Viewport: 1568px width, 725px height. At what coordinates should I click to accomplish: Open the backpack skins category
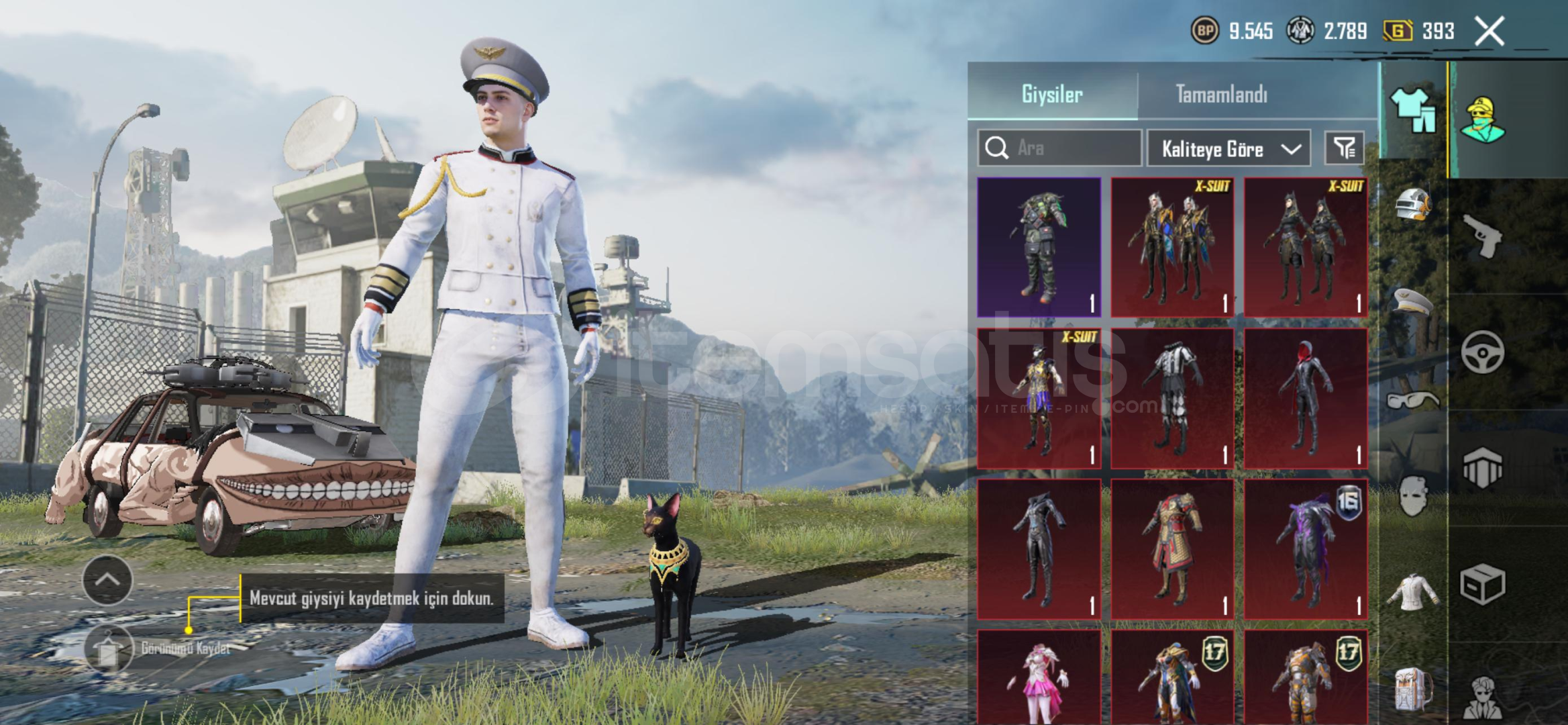click(1413, 689)
